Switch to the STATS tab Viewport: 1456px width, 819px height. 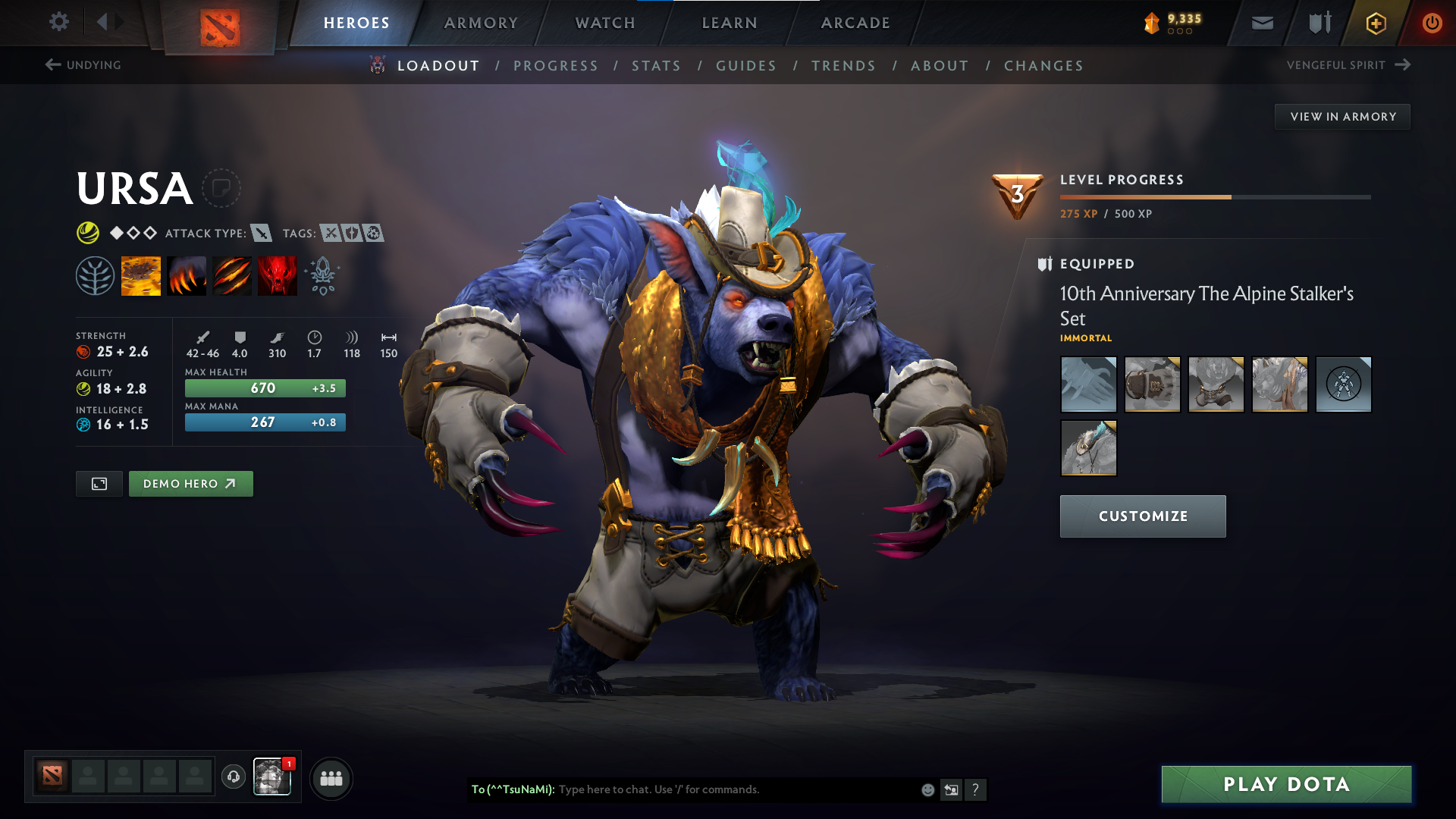[x=657, y=66]
